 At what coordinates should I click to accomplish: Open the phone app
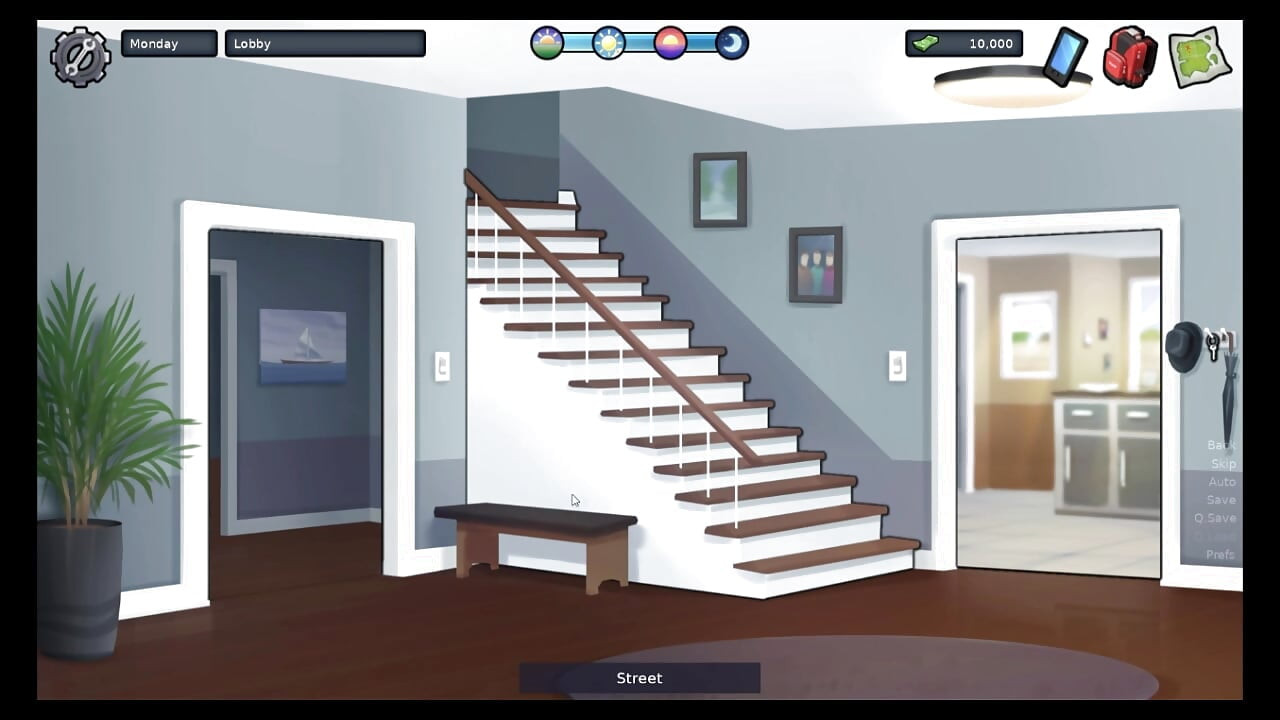click(x=1063, y=58)
